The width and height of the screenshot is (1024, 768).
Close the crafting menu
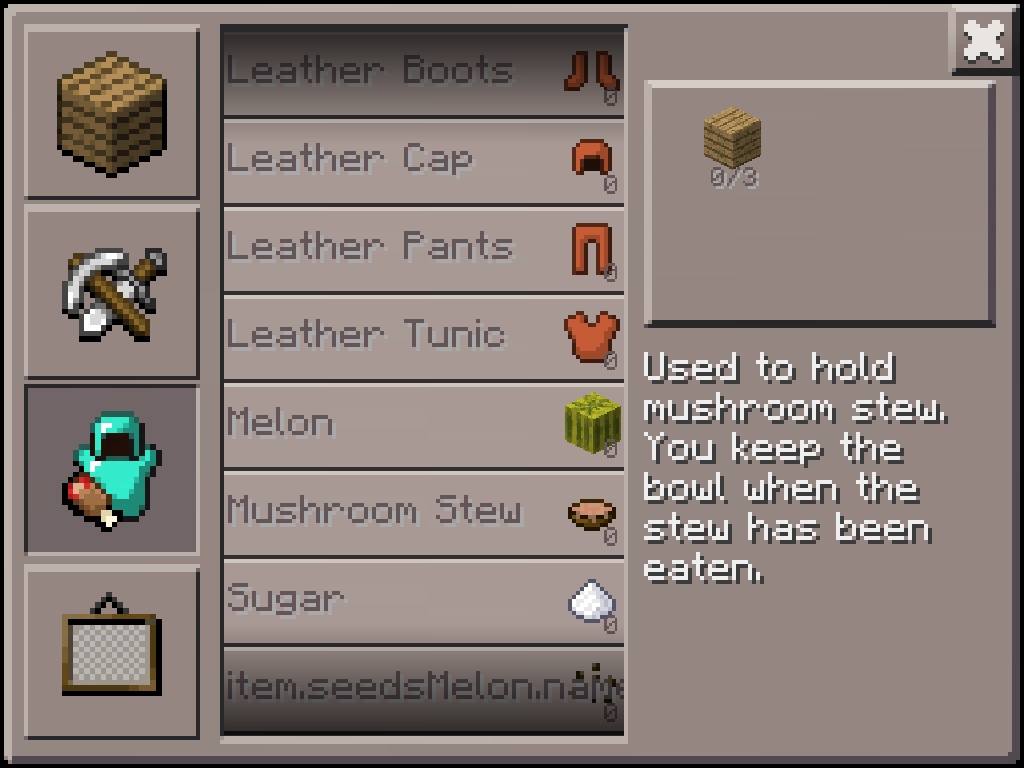(x=984, y=41)
